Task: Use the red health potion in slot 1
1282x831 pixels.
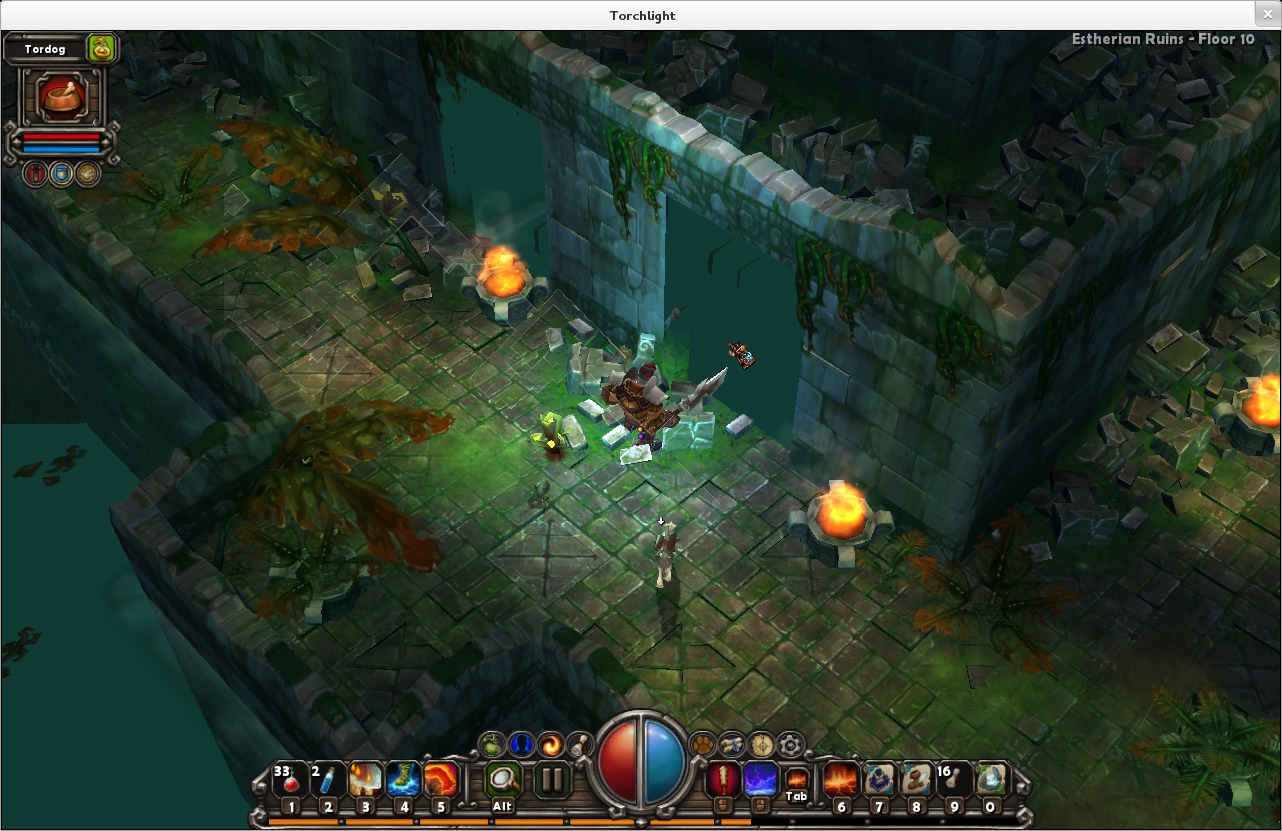Action: pos(290,780)
